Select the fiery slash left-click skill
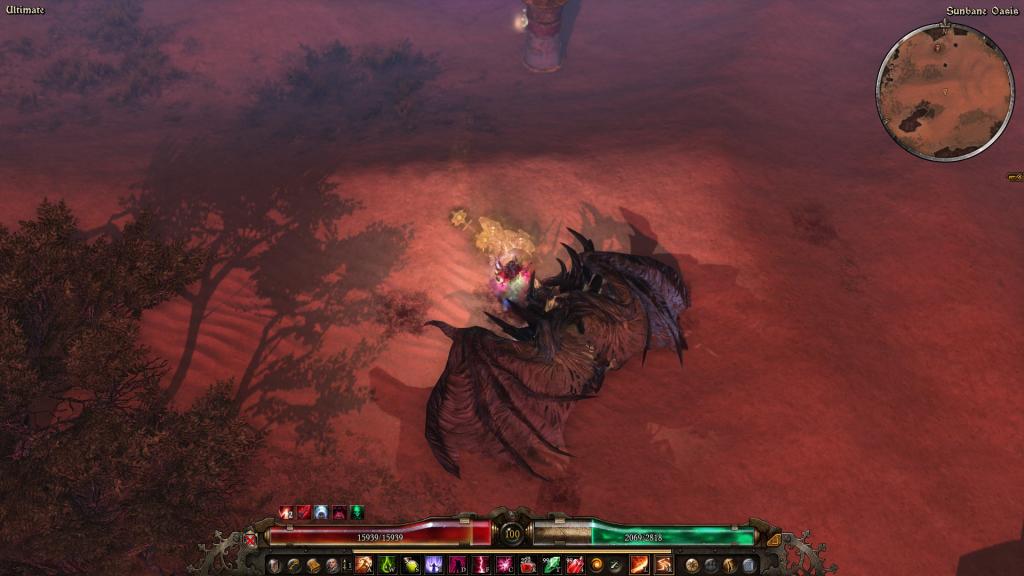The image size is (1024, 576). click(x=639, y=566)
